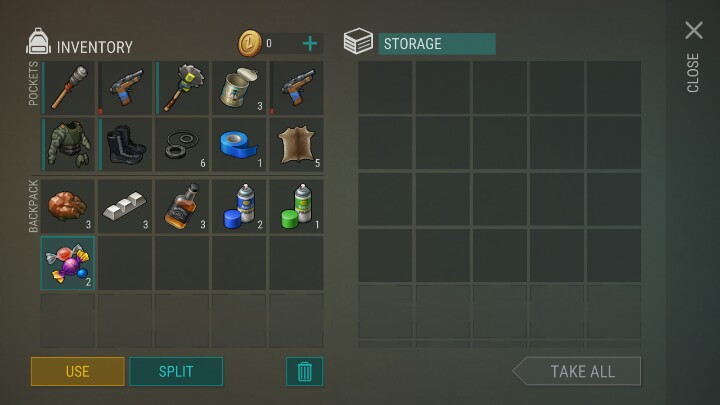
Task: Choose the green spray paint can
Action: [x=297, y=205]
